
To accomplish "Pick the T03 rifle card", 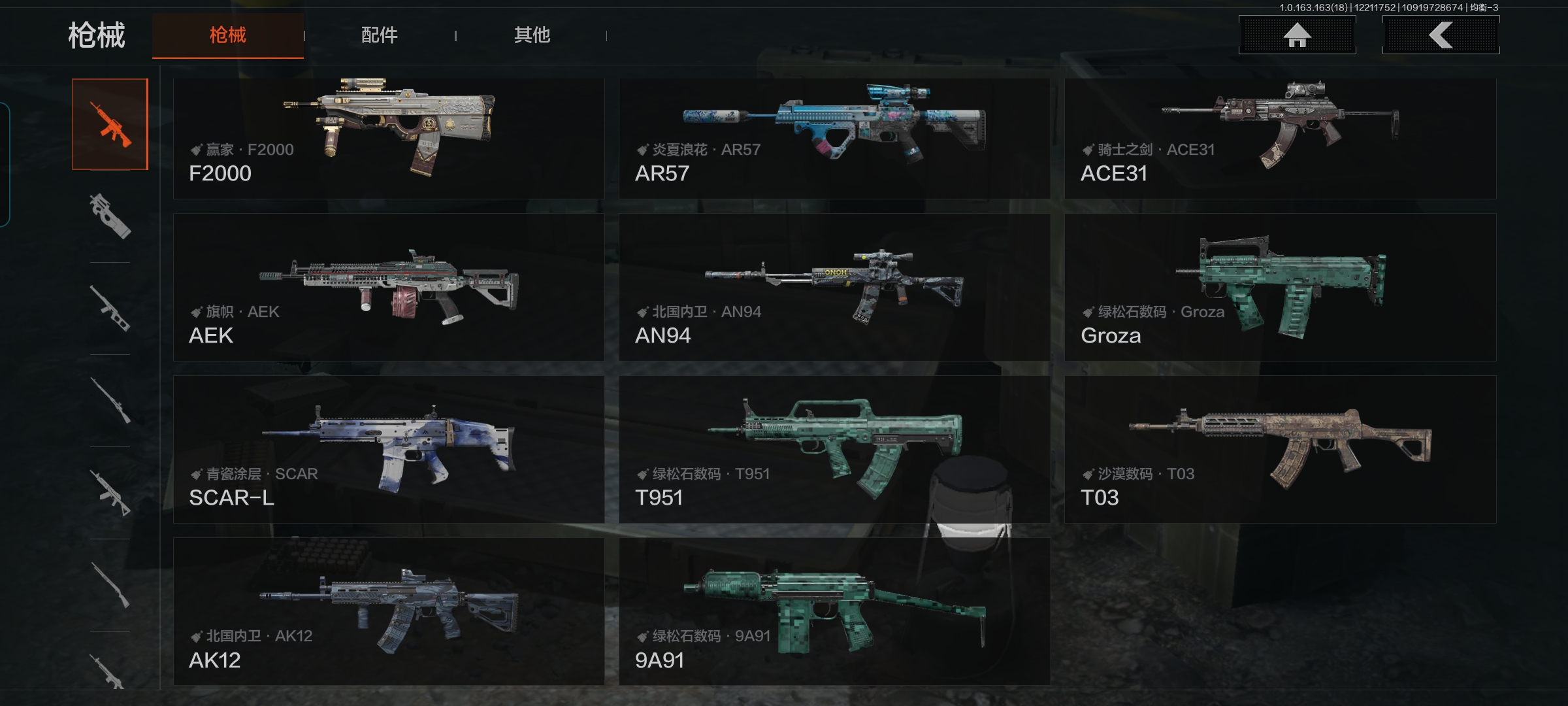I will pos(1280,449).
